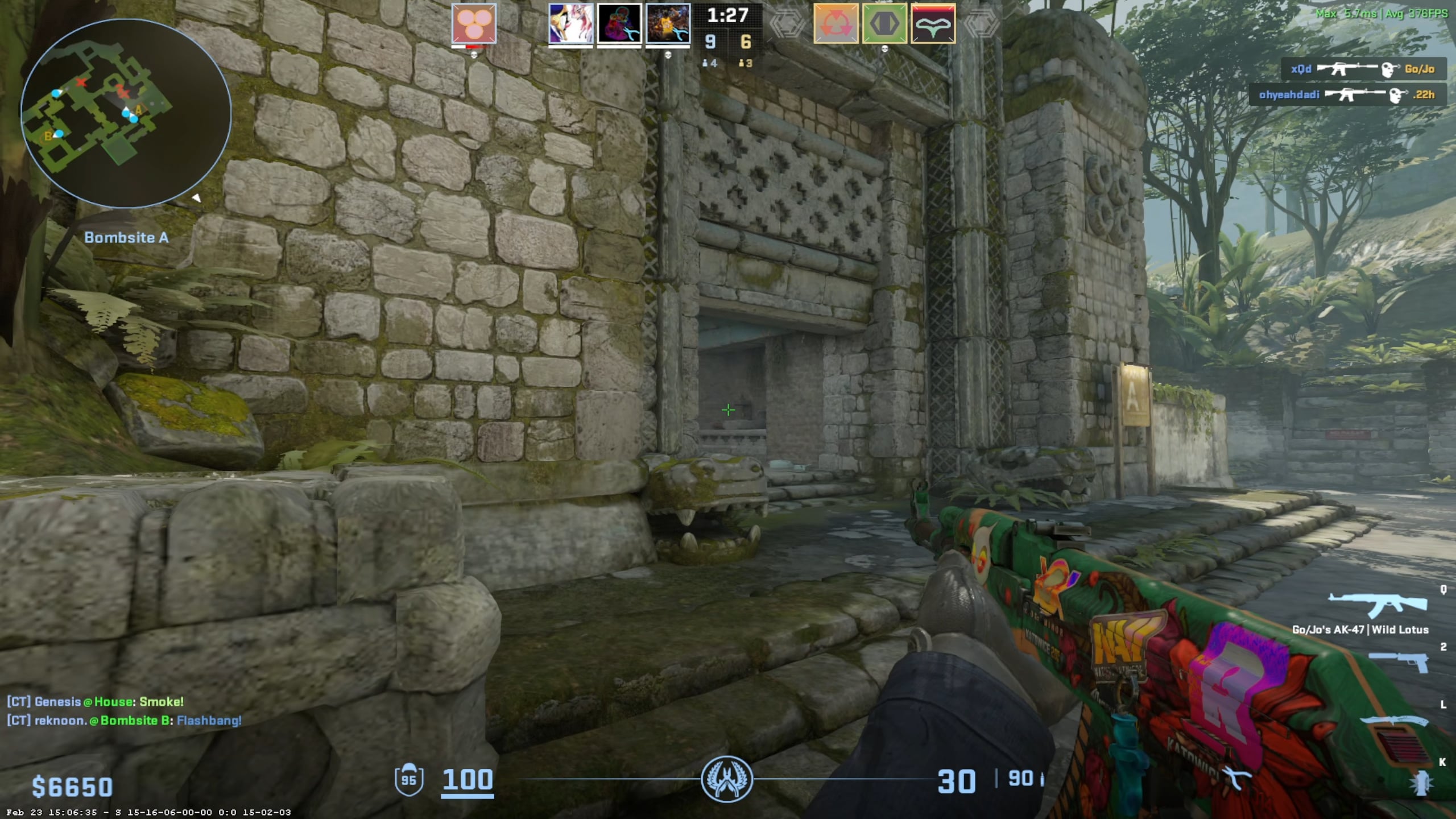The height and width of the screenshot is (819, 1456).
Task: Click the three pink circles player avatar
Action: pos(474,24)
